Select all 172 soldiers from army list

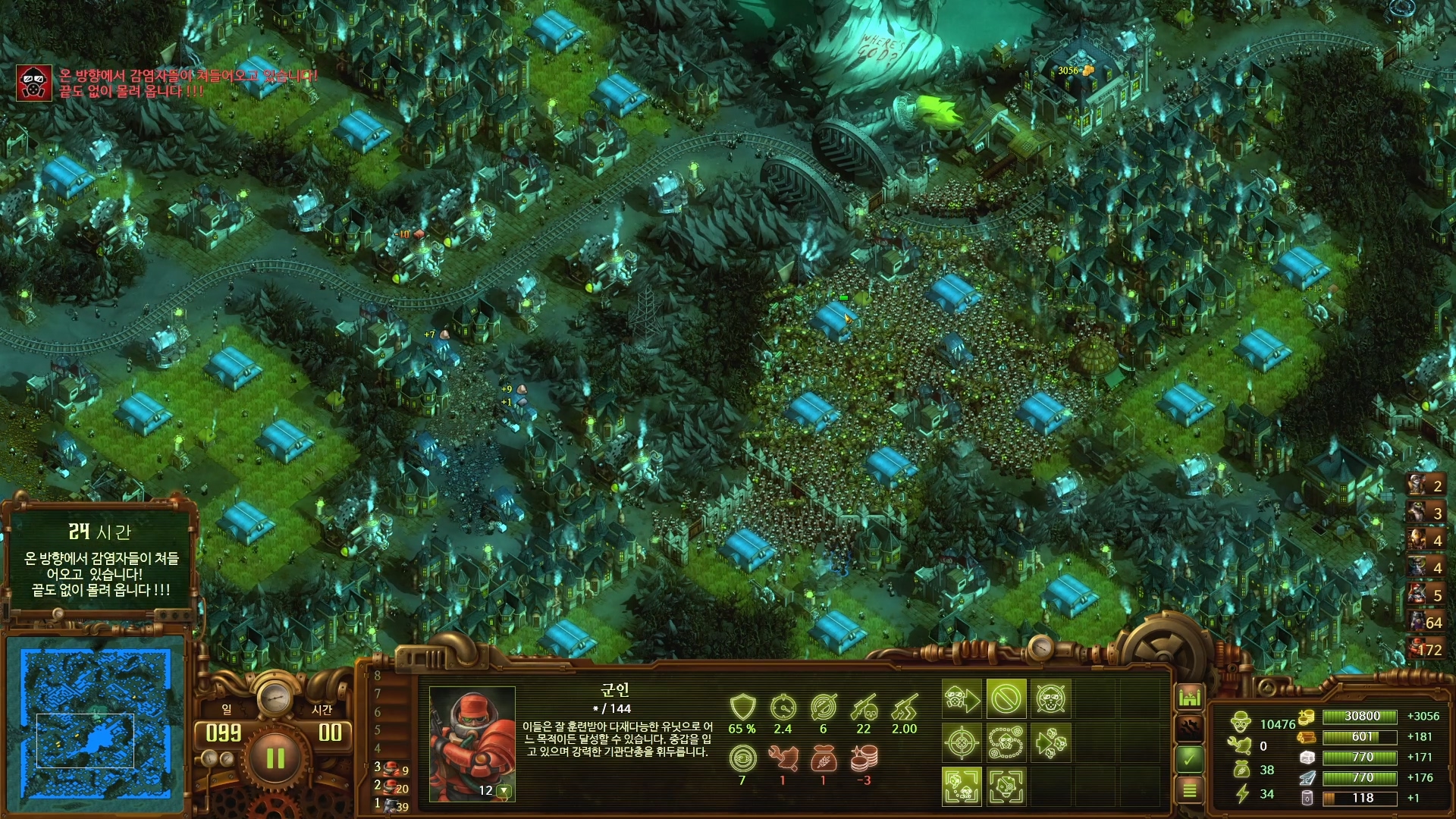click(x=1425, y=649)
